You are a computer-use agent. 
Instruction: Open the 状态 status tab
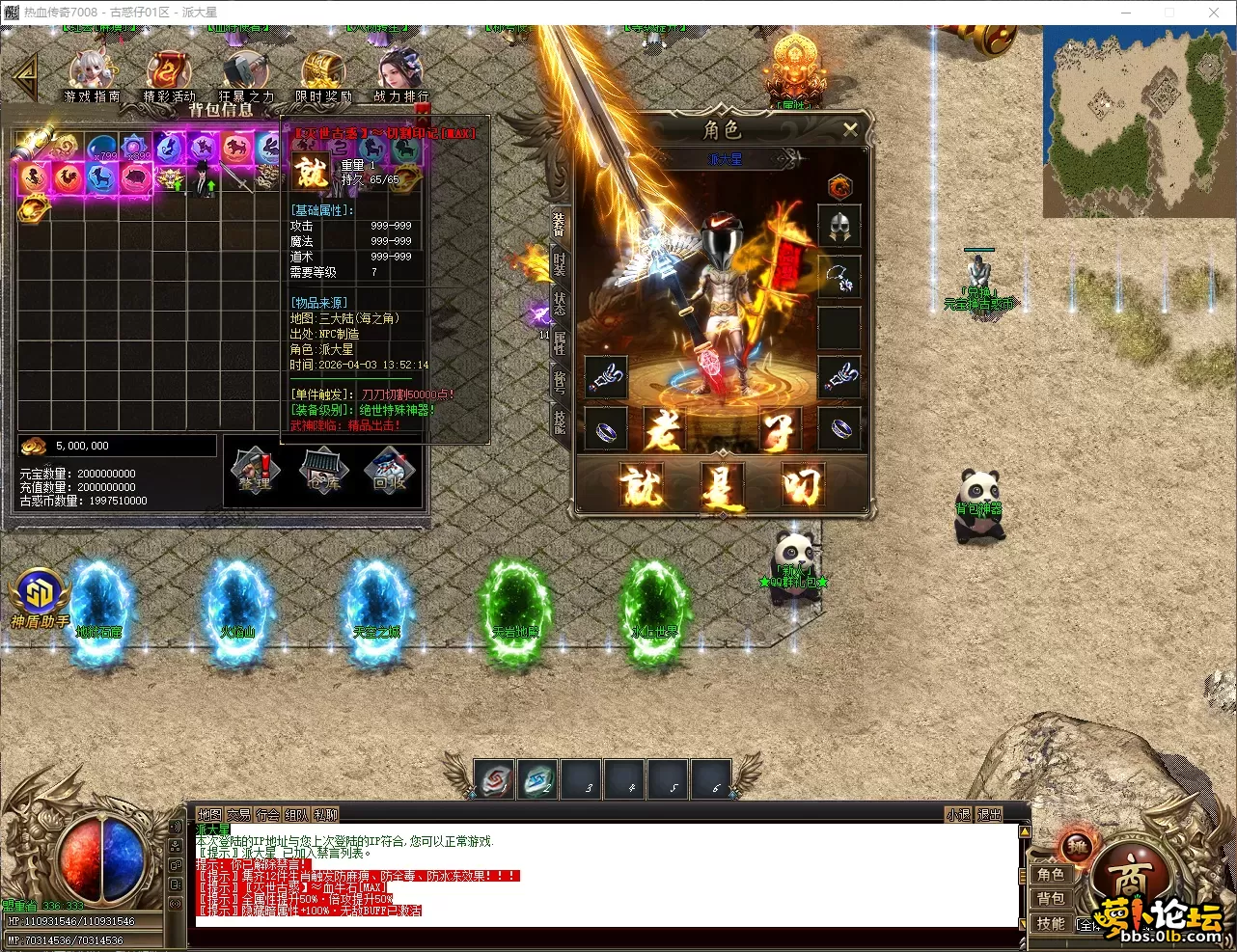coord(559,302)
